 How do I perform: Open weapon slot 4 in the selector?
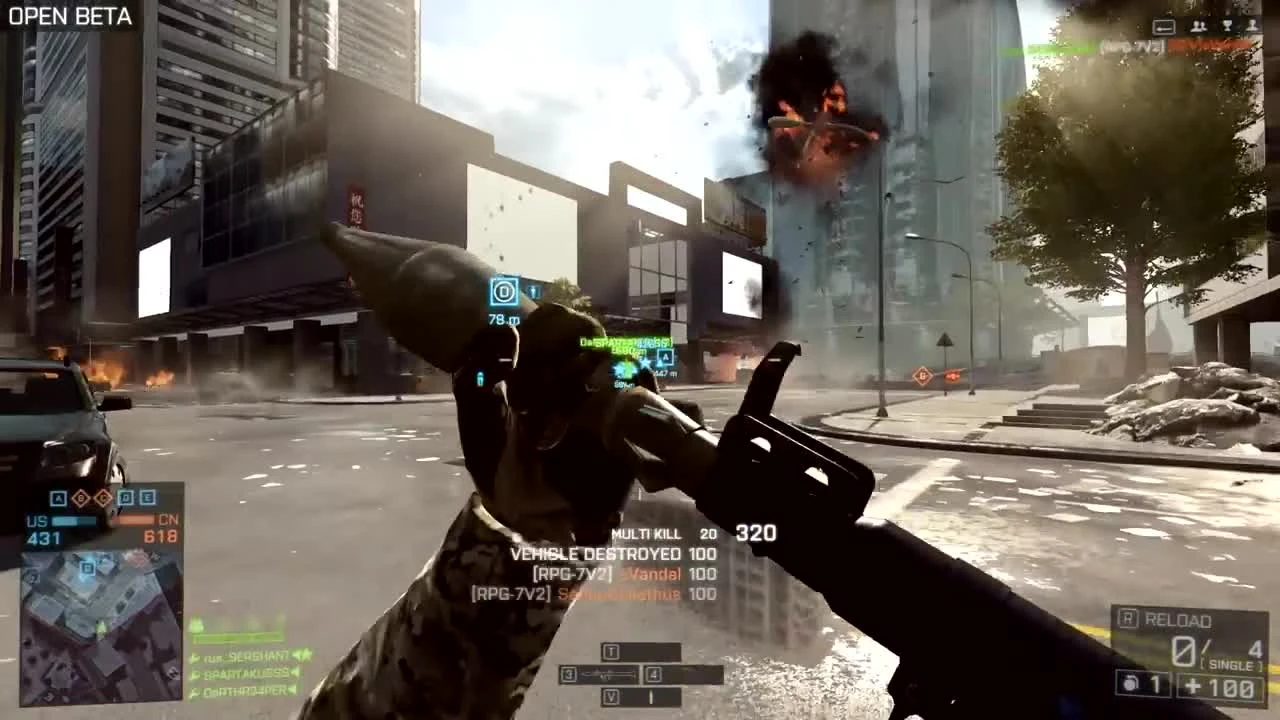[x=653, y=675]
